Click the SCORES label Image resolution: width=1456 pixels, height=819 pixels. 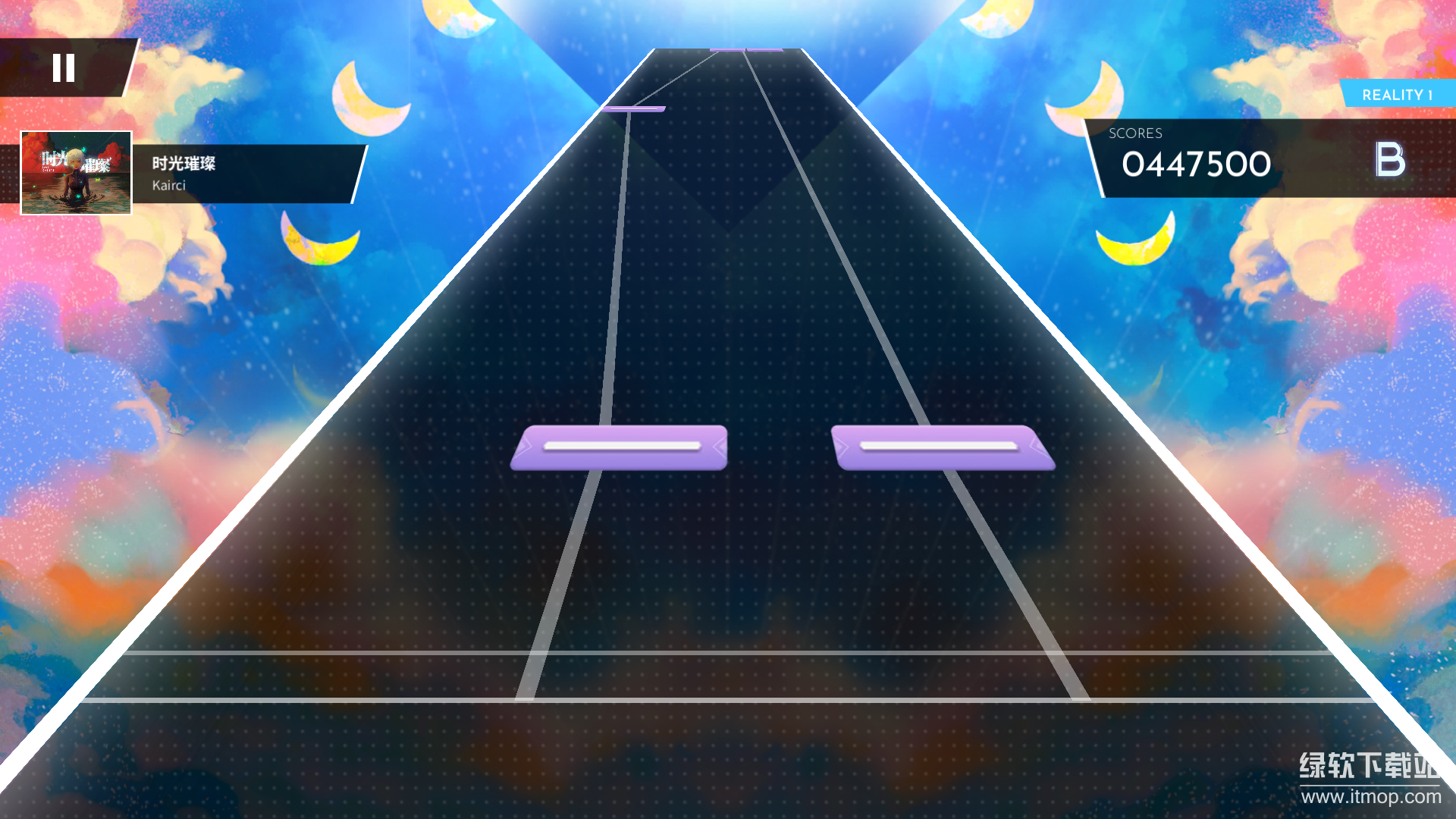click(1134, 133)
